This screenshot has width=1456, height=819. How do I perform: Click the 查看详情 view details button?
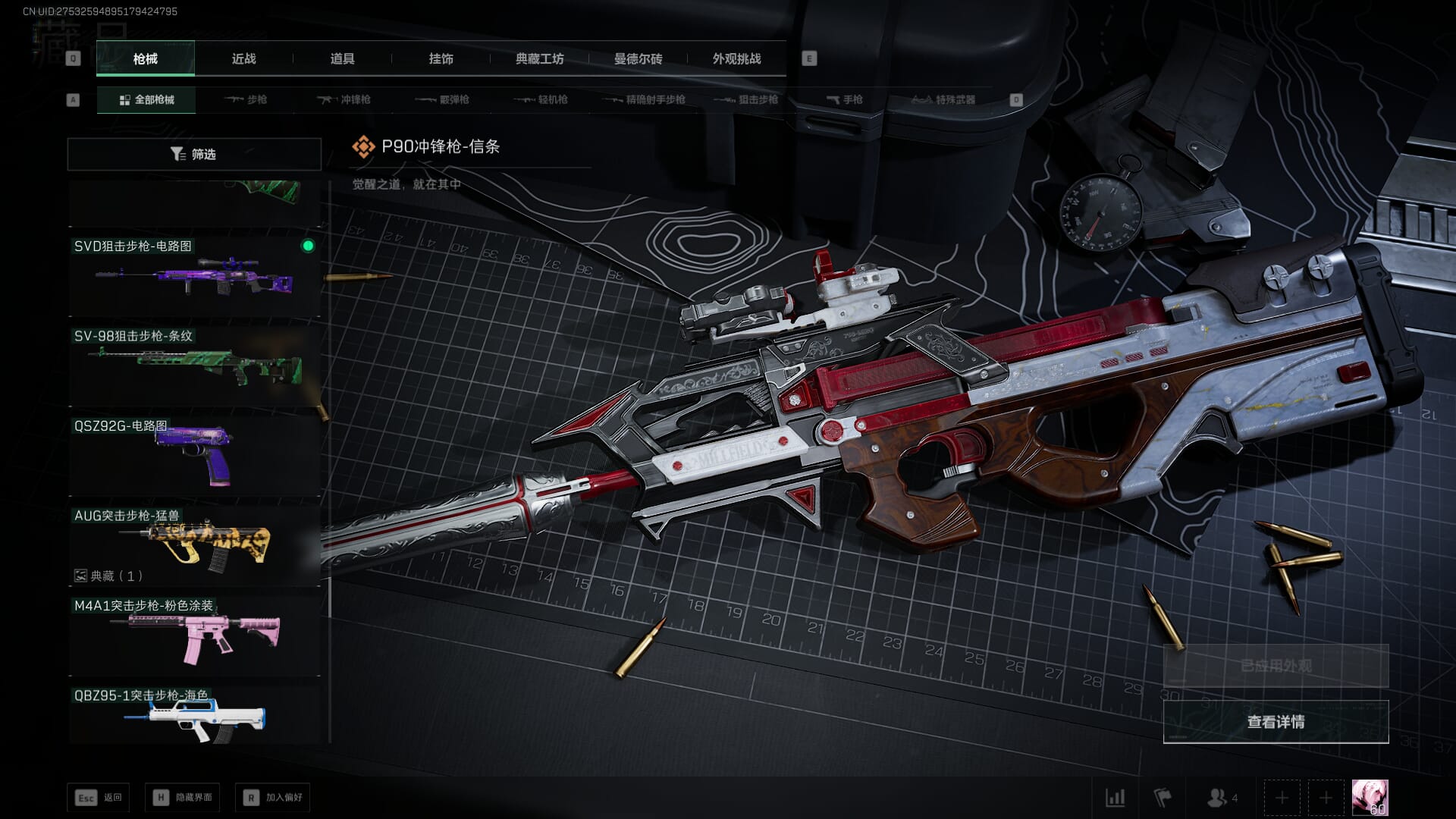click(1276, 722)
